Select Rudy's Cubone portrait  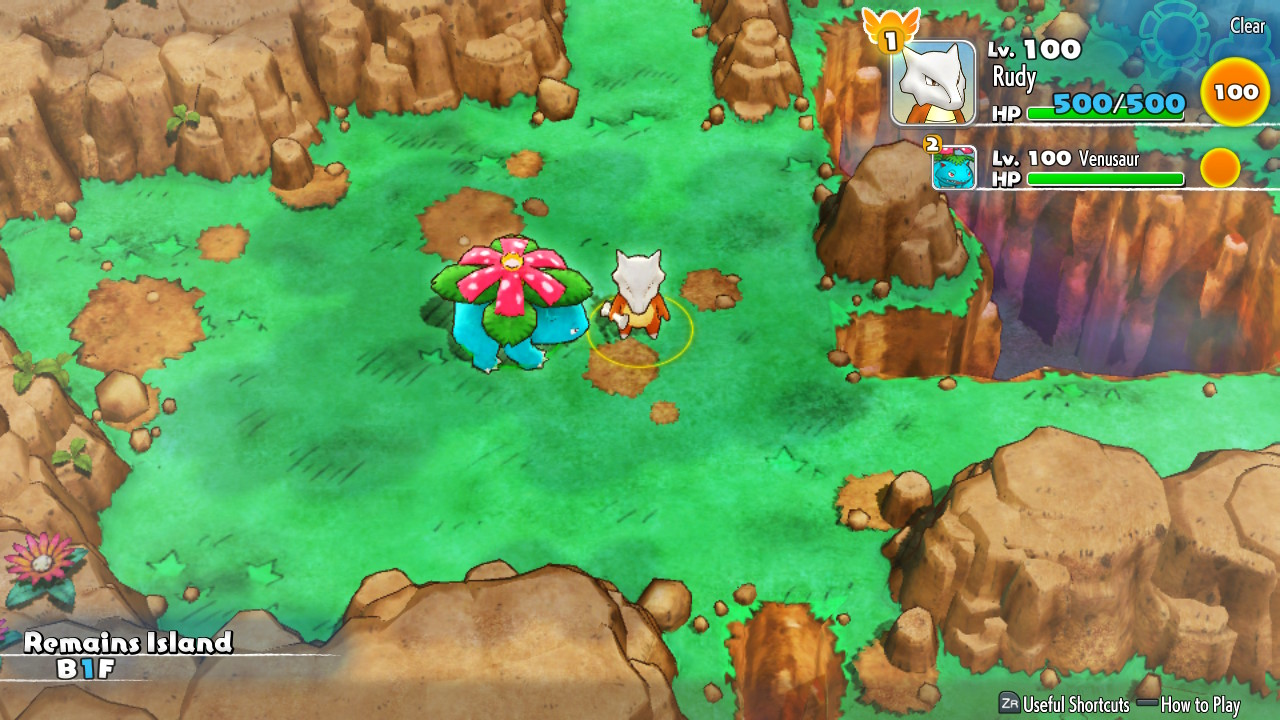click(x=933, y=83)
